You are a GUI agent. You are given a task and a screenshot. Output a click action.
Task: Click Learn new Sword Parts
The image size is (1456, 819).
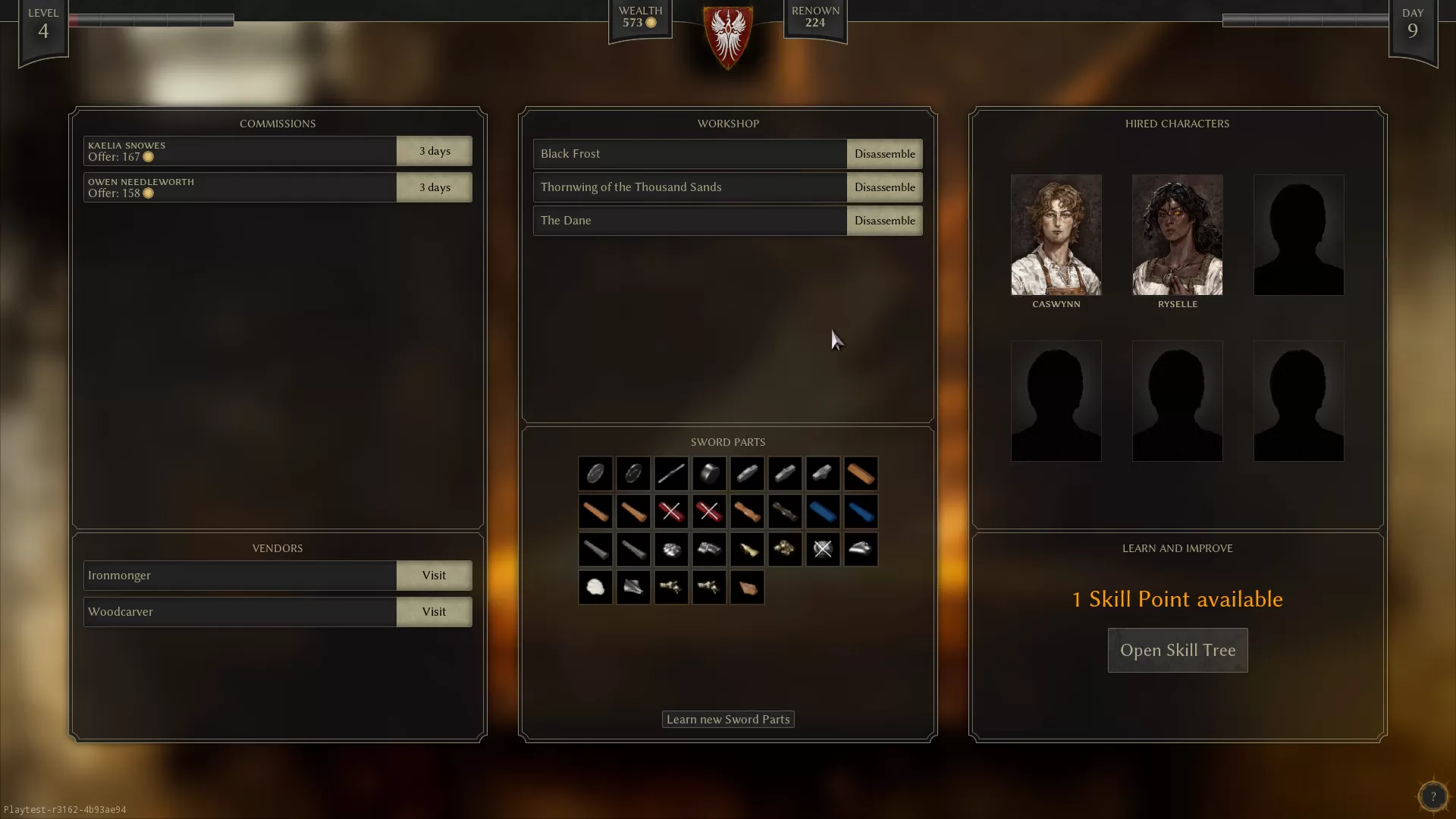(x=727, y=719)
